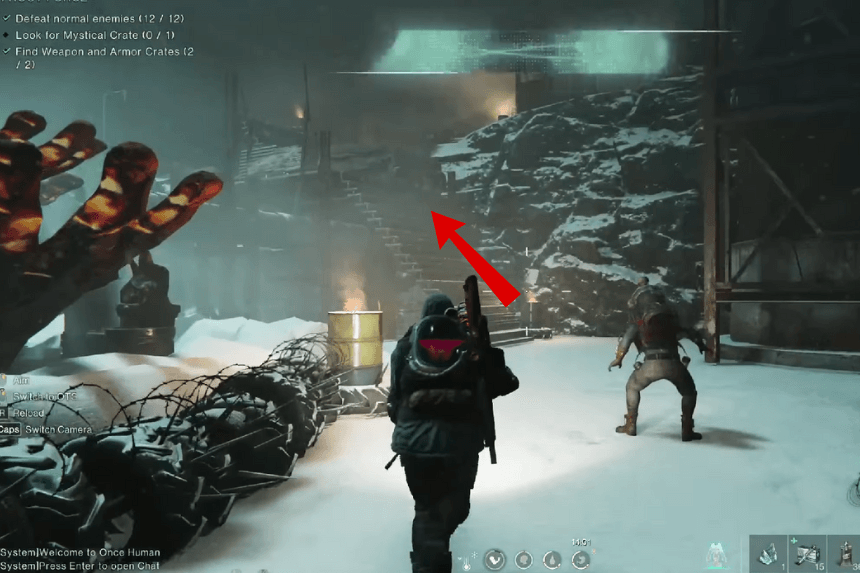Select the crystal shard hotbar slot
The height and width of the screenshot is (573, 860).
[771, 553]
